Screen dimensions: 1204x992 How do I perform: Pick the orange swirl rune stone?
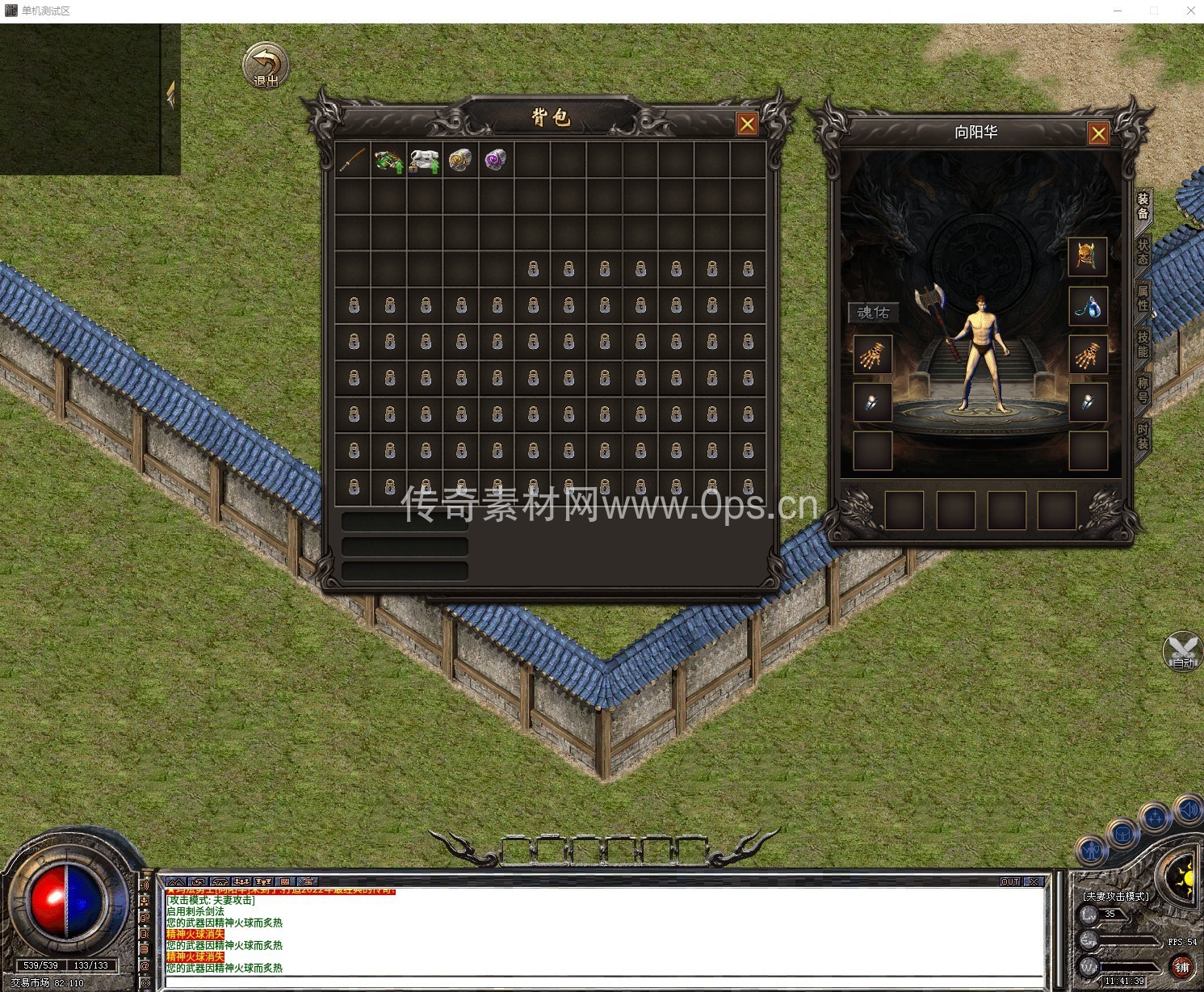pyautogui.click(x=460, y=160)
